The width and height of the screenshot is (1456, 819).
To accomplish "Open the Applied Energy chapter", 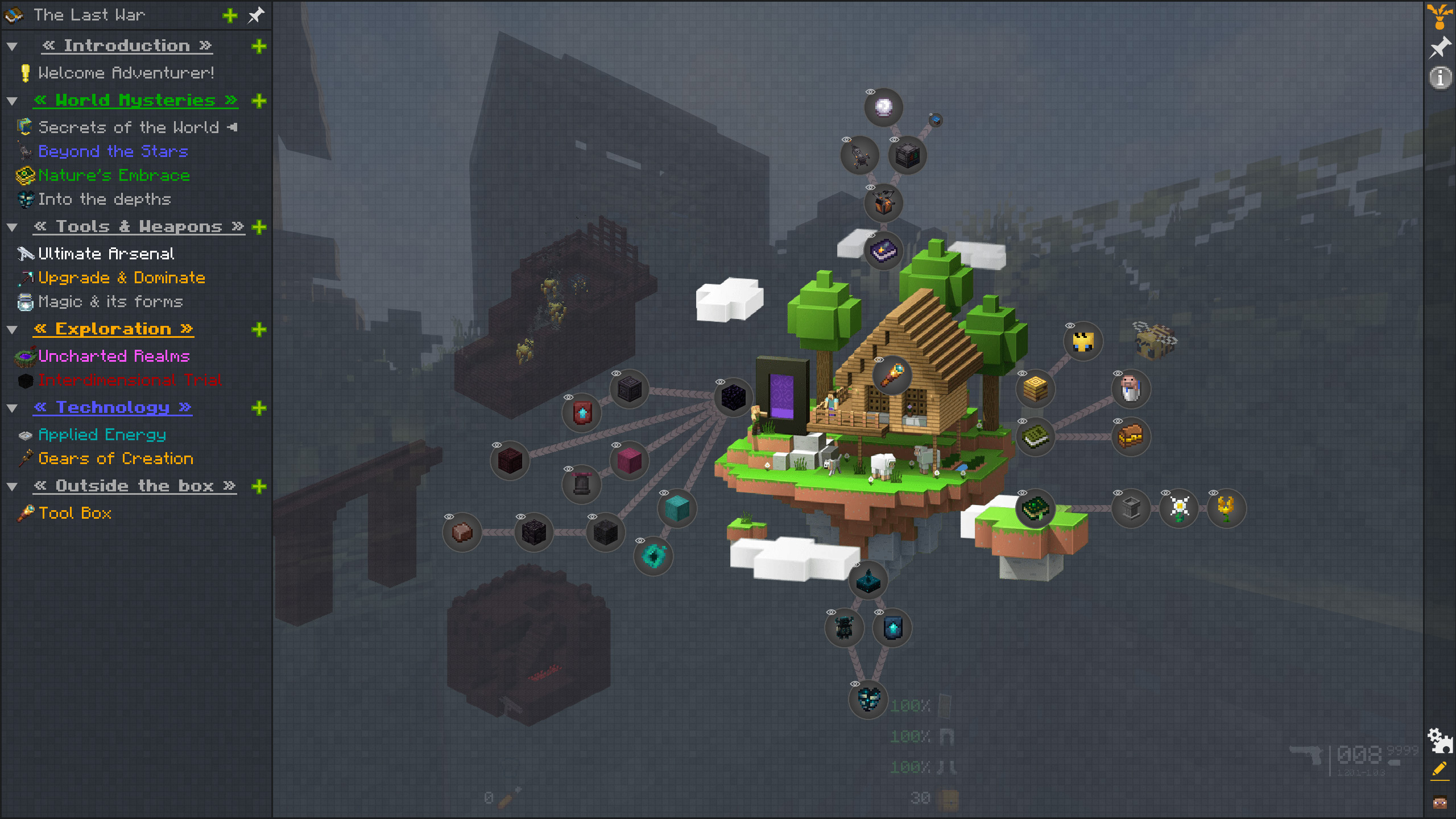I will coord(102,435).
